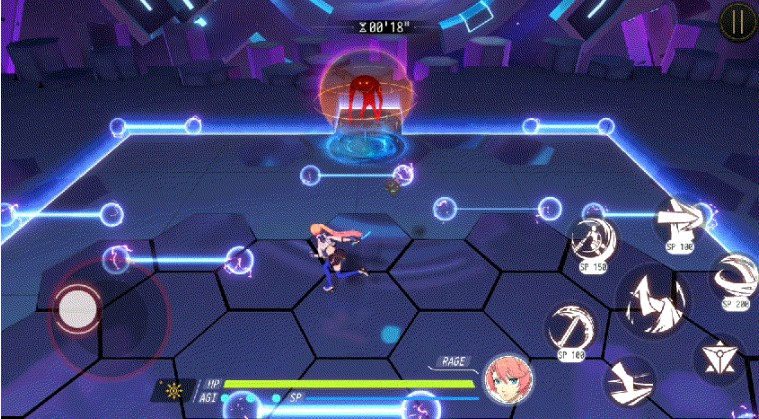The width and height of the screenshot is (759, 419).
Task: Use the main basic attack button
Action: pos(651,297)
